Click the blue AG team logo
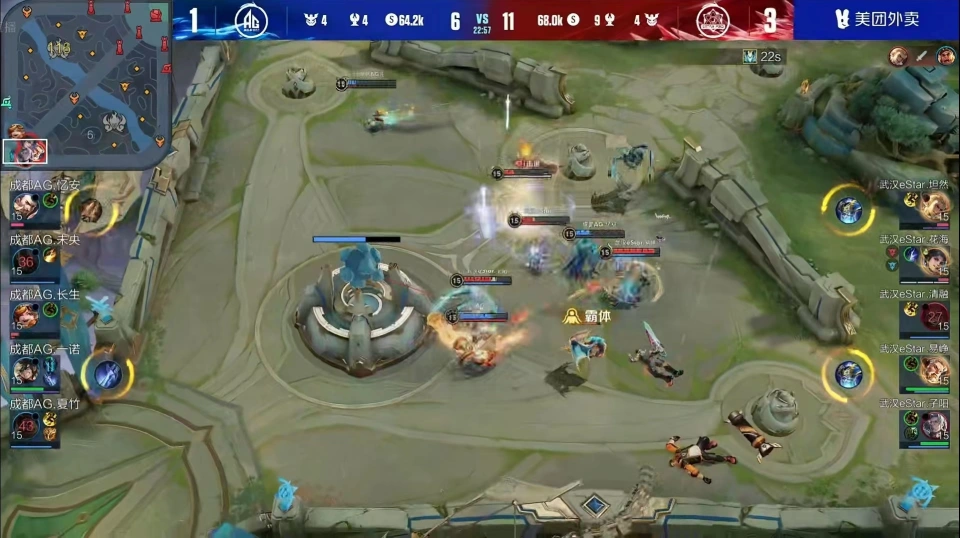 250,20
